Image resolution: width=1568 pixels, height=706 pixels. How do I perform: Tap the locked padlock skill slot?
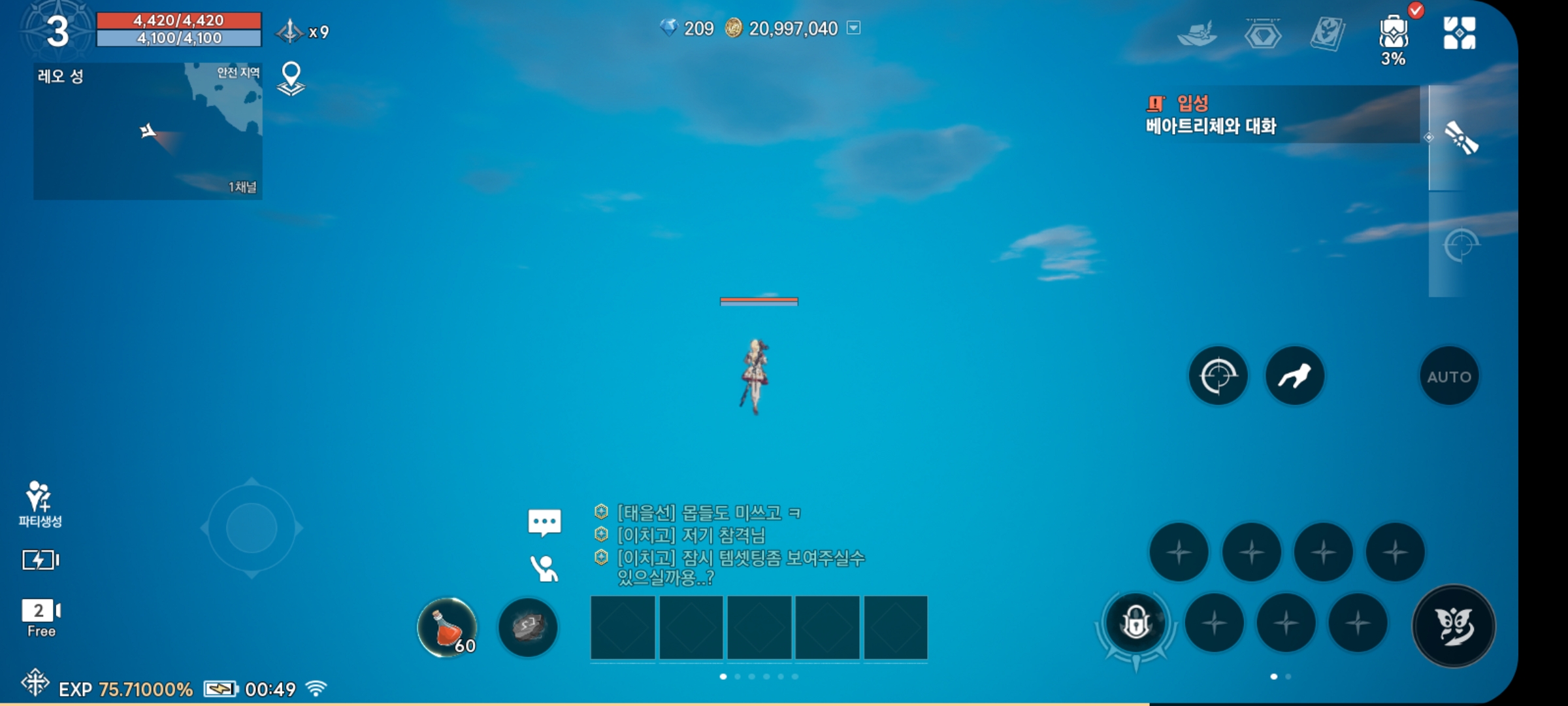point(1136,622)
